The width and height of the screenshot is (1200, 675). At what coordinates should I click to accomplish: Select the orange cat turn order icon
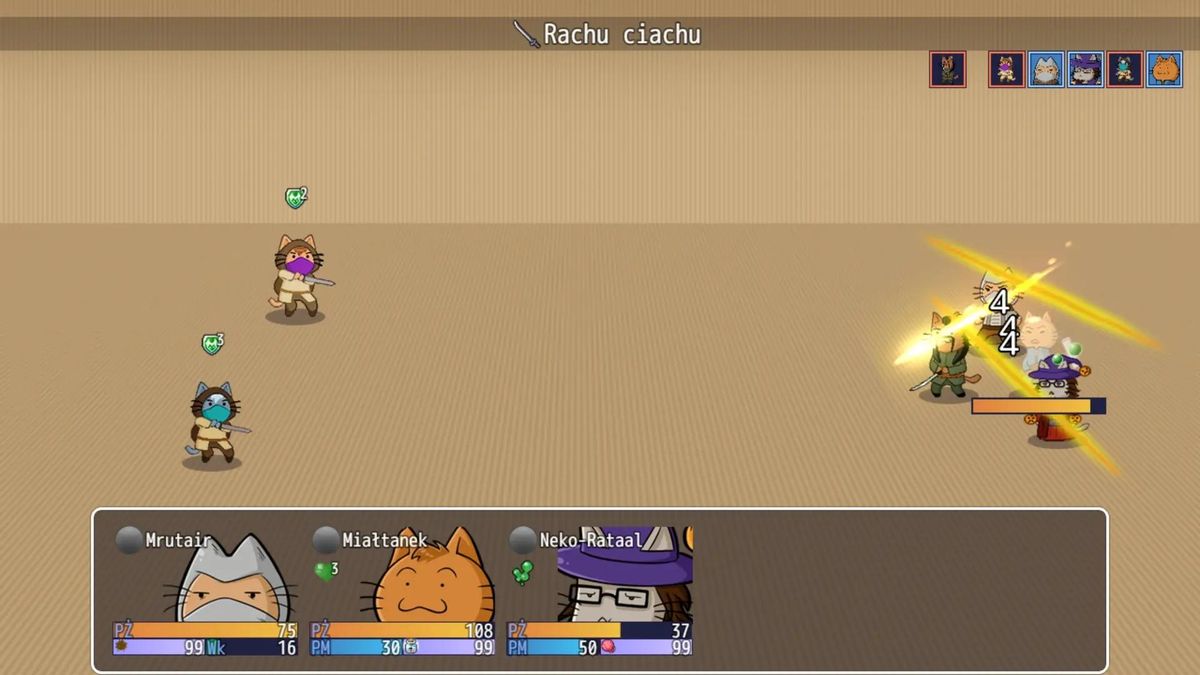click(x=1164, y=70)
